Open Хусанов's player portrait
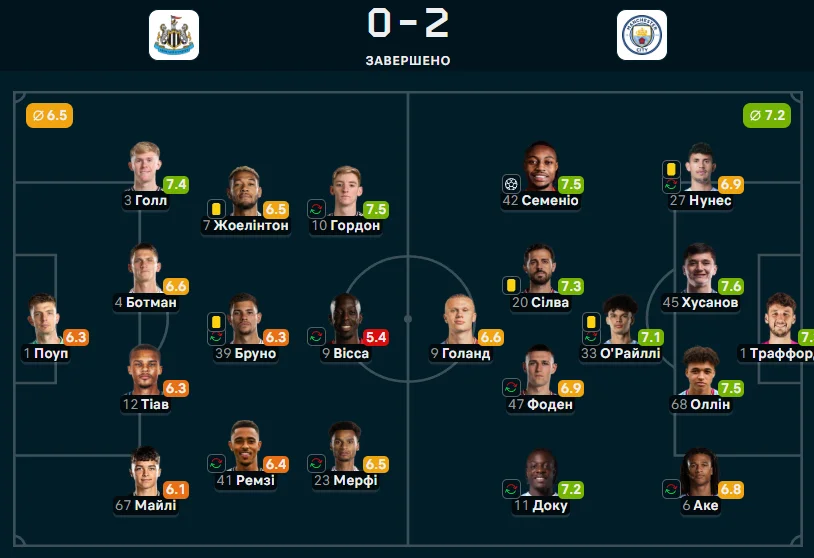The height and width of the screenshot is (558, 814). click(x=700, y=269)
